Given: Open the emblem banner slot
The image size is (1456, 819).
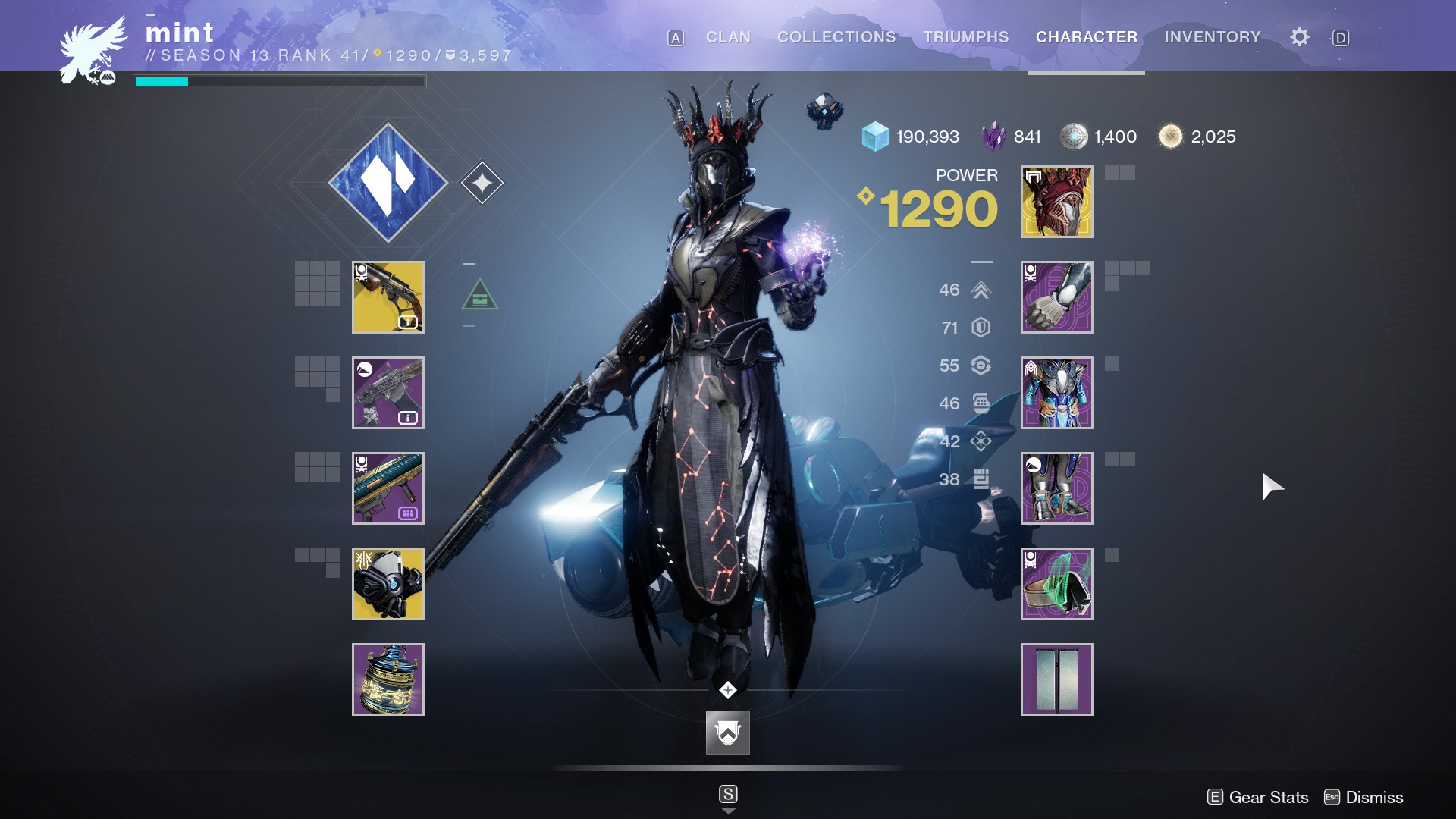Looking at the screenshot, I should tap(1056, 679).
